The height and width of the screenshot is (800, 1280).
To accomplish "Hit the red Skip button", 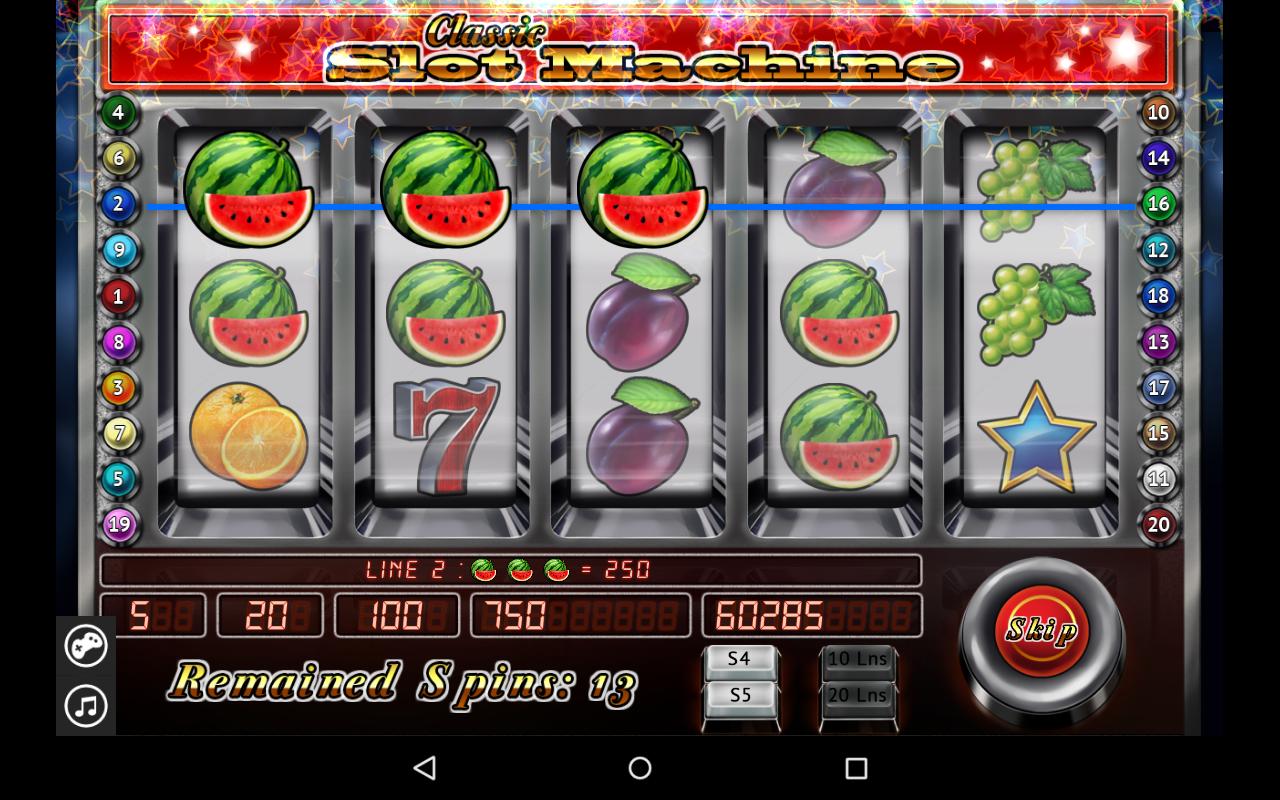I will [x=1041, y=630].
